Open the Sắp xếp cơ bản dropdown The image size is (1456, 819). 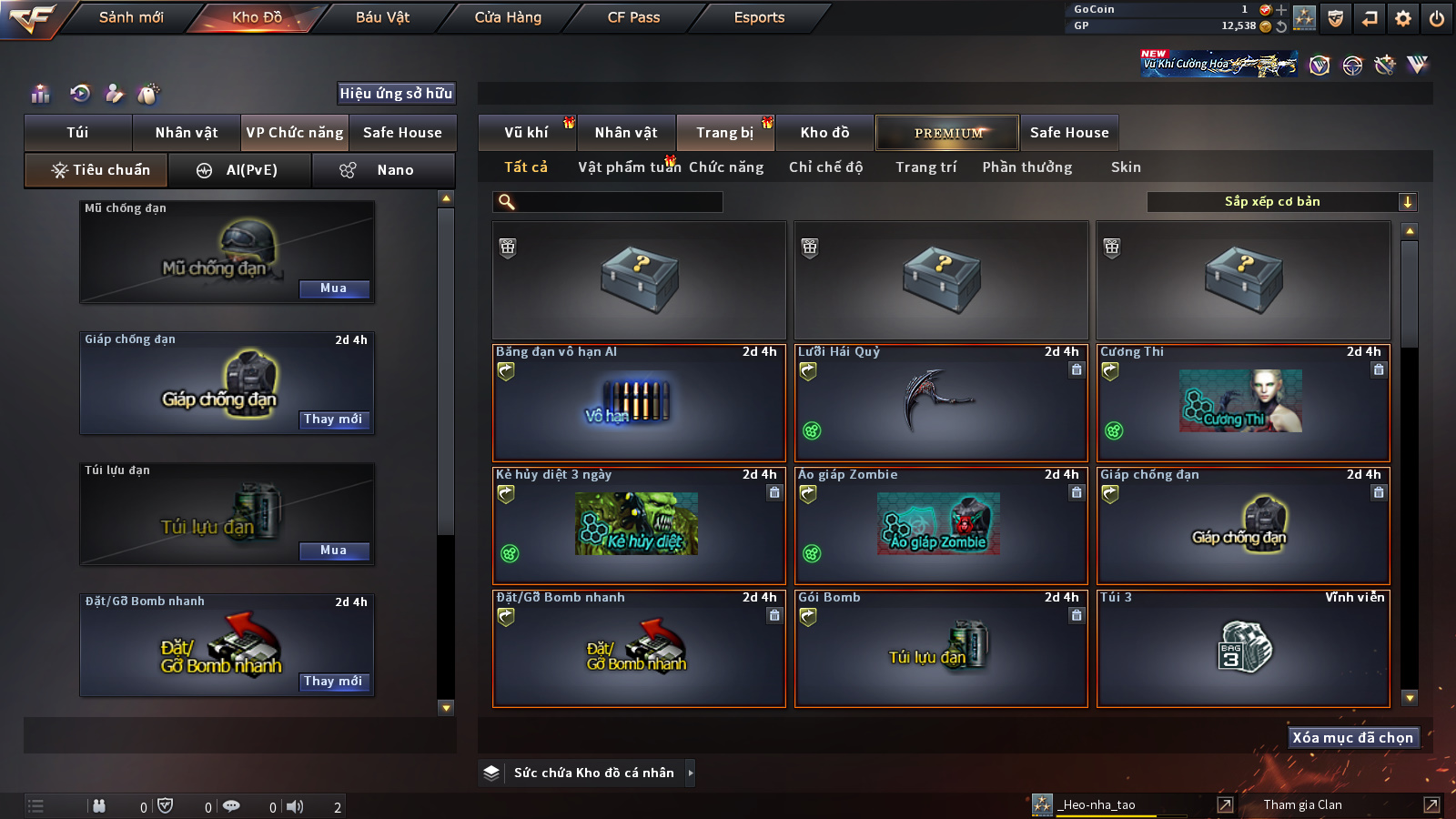[x=1281, y=202]
